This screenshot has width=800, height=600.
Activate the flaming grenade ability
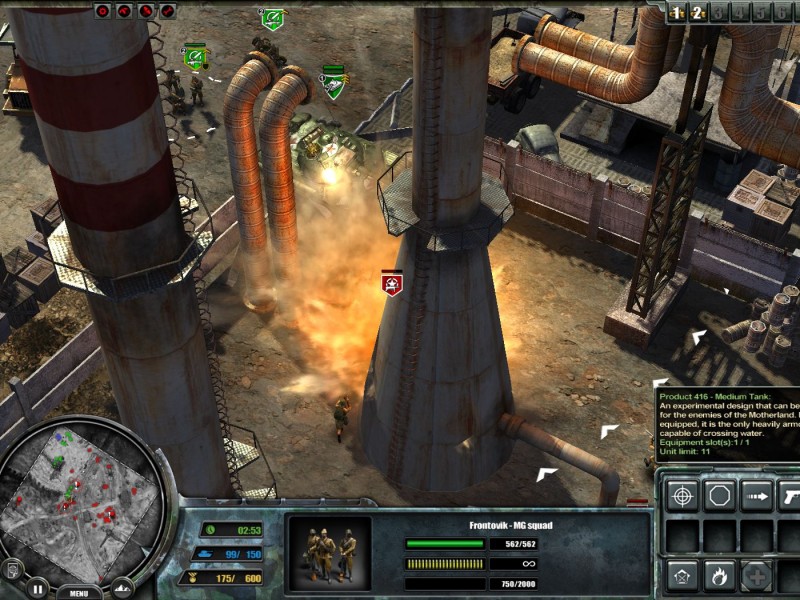(720, 575)
